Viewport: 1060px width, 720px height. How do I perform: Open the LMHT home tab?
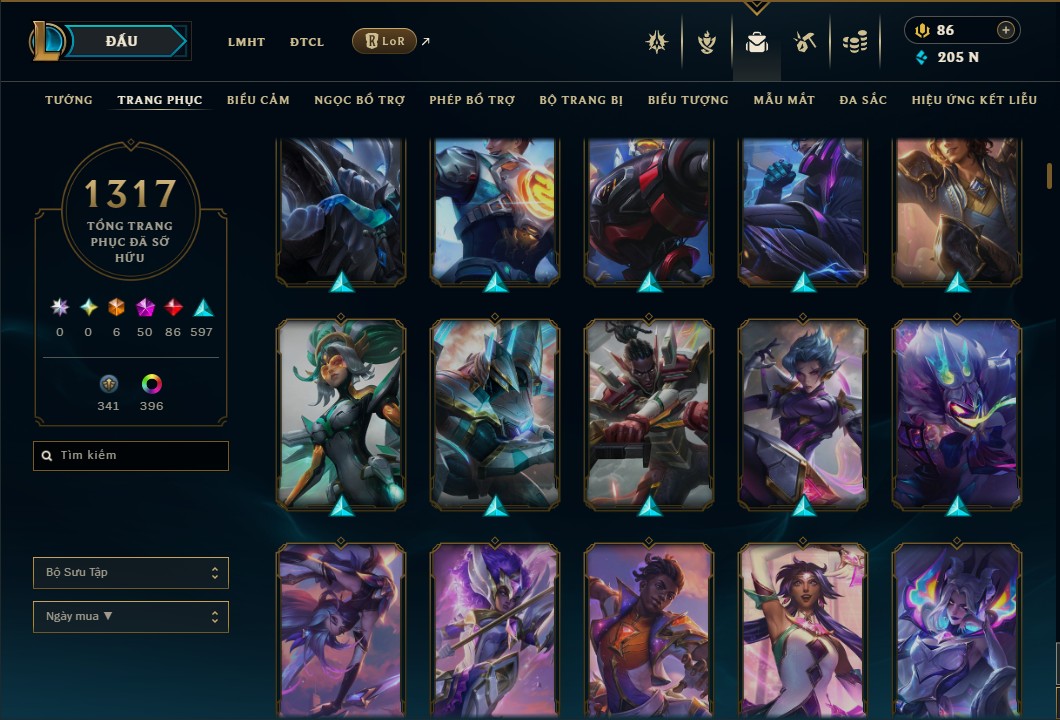pos(246,42)
